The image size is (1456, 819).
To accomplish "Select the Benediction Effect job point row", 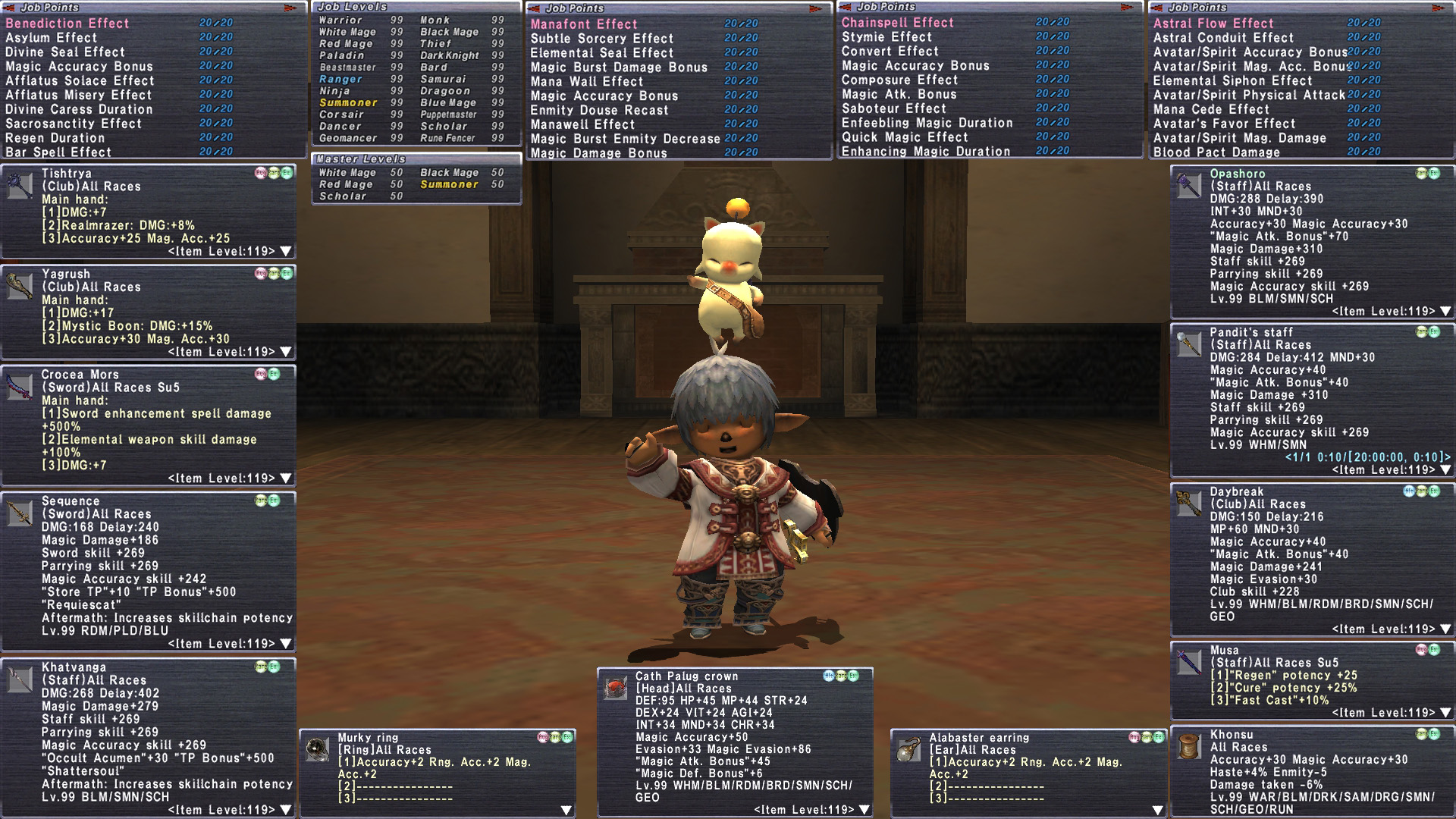I will tap(67, 24).
